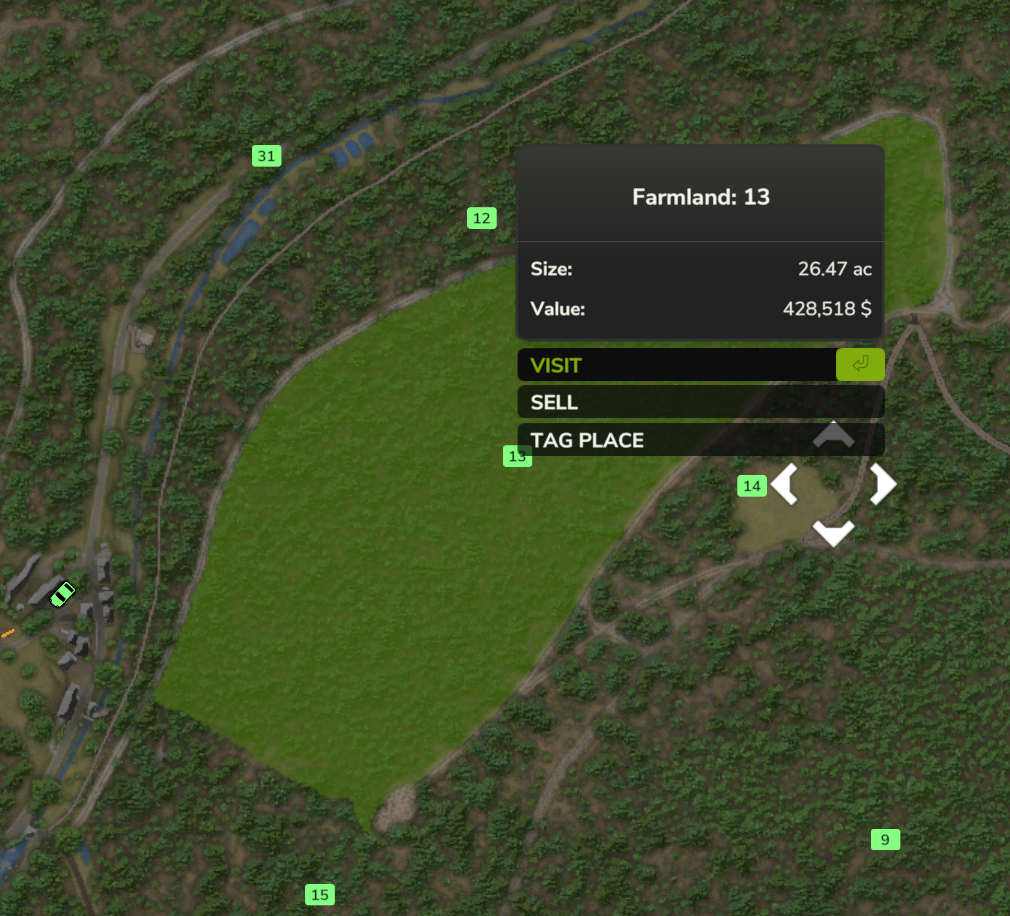
Task: Select farmland marker 9
Action: 885,839
